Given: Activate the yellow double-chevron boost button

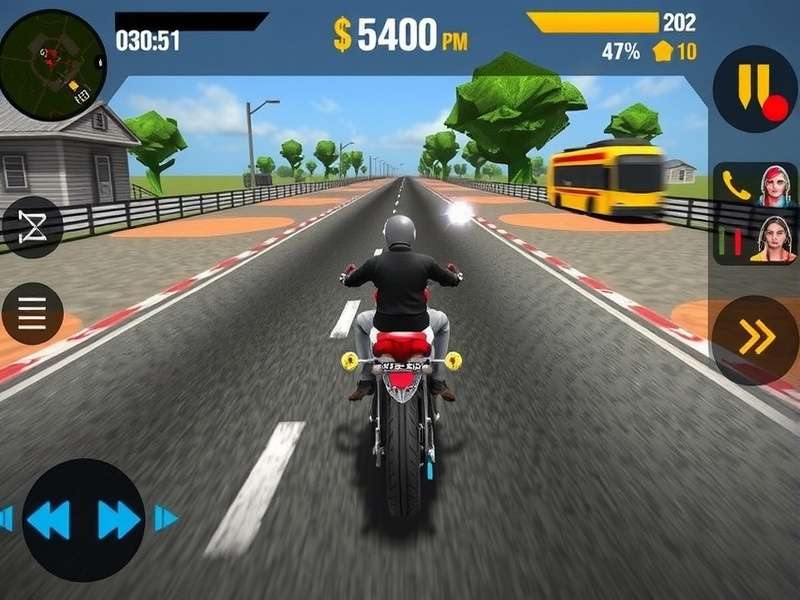Looking at the screenshot, I should (x=756, y=340).
